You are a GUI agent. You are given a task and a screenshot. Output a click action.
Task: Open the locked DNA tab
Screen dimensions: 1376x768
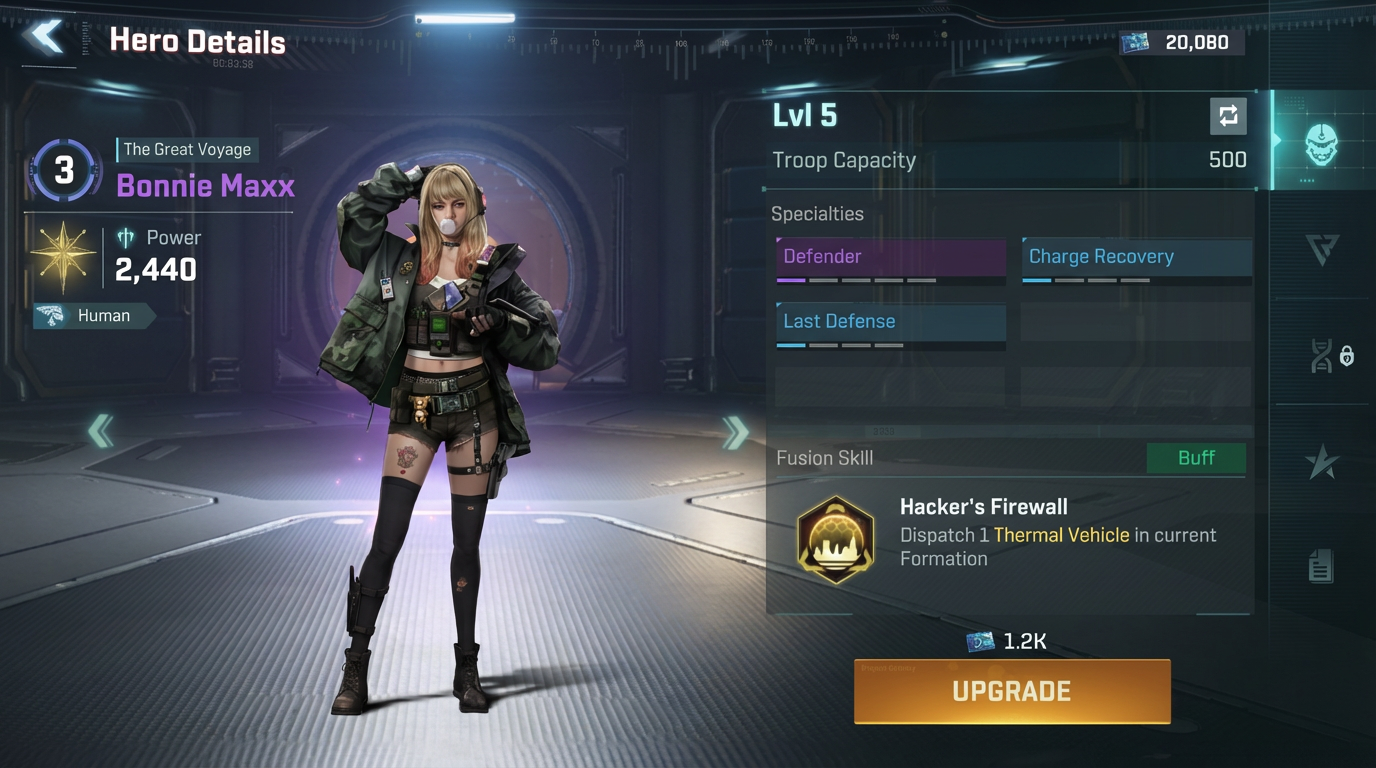1329,356
